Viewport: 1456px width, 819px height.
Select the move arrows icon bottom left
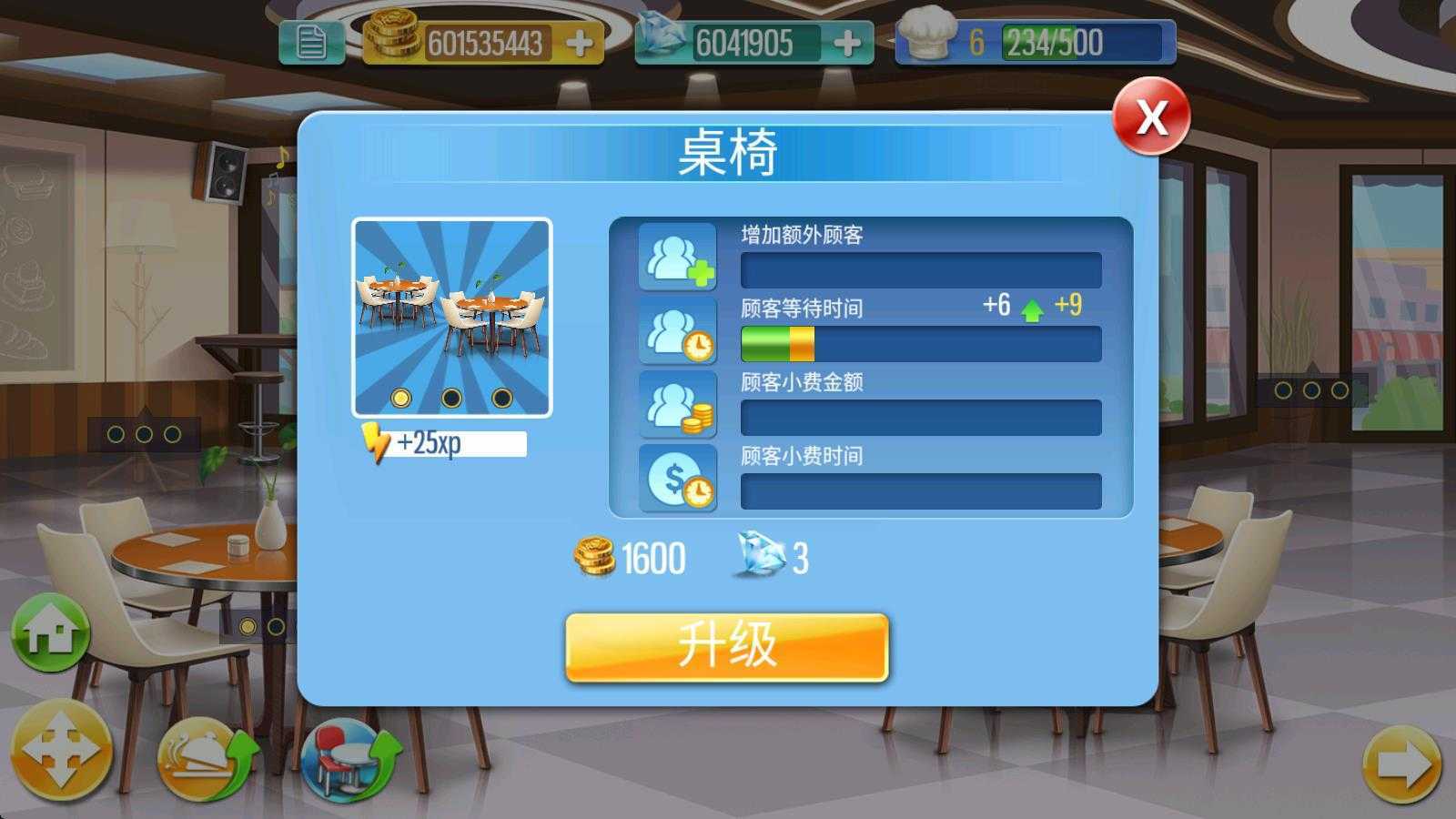point(64,756)
